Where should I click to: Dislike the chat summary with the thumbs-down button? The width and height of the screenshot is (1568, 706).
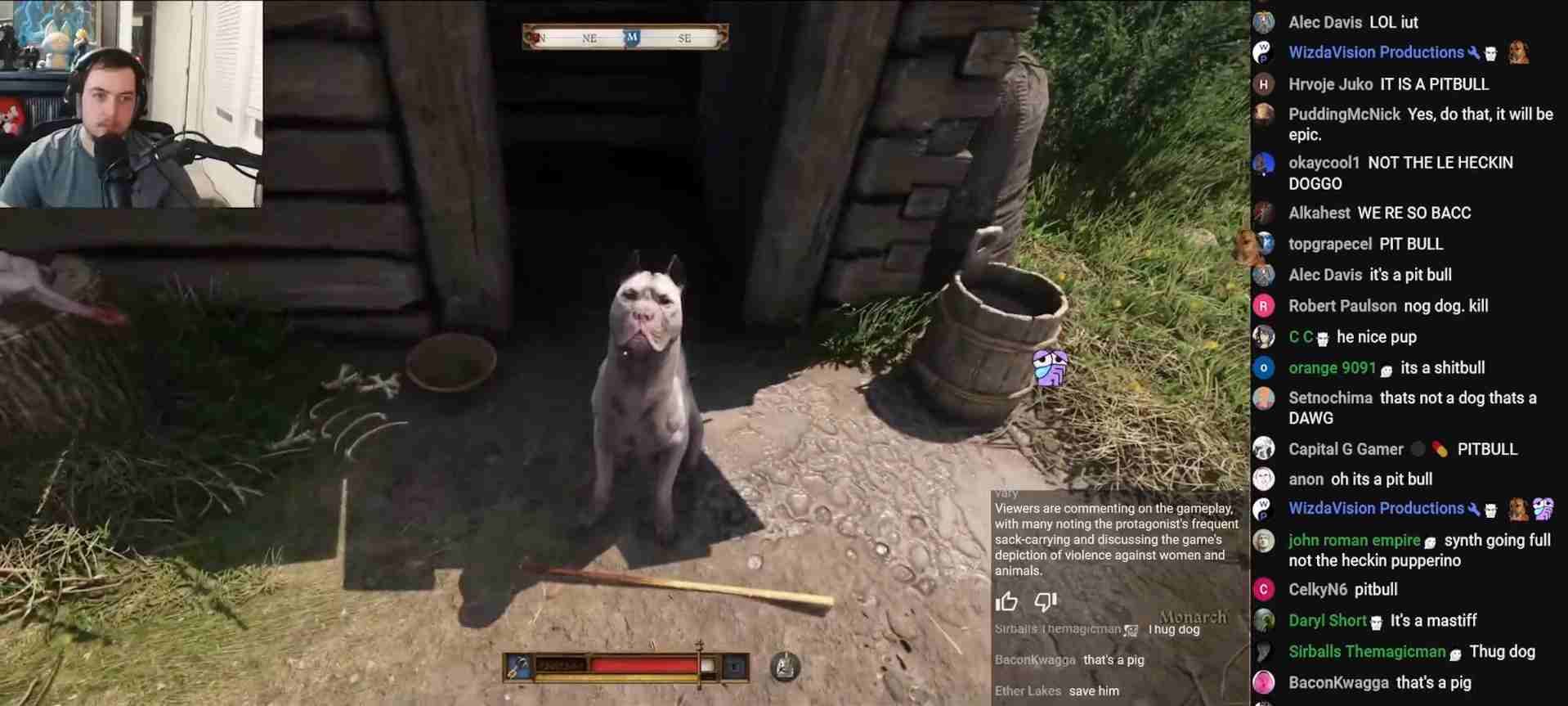point(1046,603)
